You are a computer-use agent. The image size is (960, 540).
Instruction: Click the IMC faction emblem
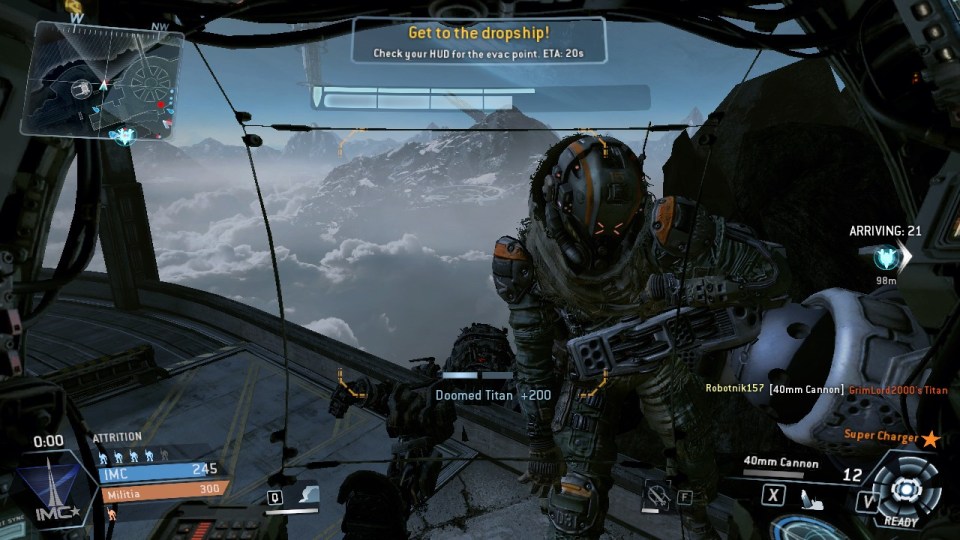(46, 488)
